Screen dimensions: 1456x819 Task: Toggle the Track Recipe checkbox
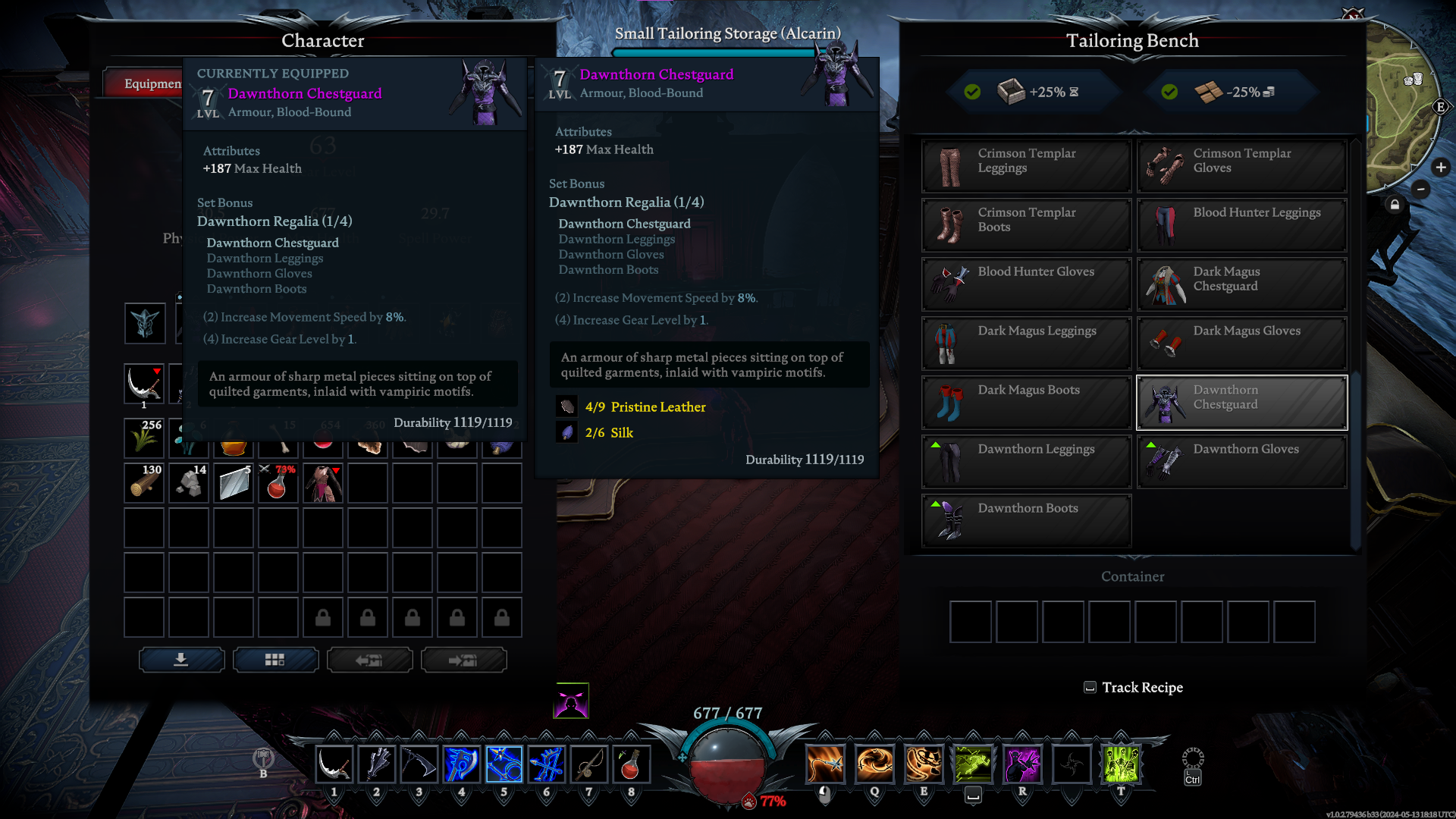coord(1090,688)
